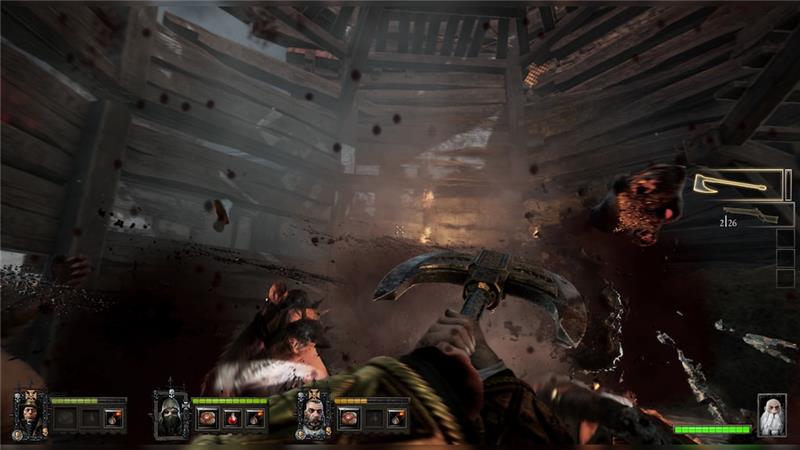This screenshot has width=800, height=450.
Task: Click the hooded teammate's bomb slot
Action: pyautogui.click(x=255, y=418)
